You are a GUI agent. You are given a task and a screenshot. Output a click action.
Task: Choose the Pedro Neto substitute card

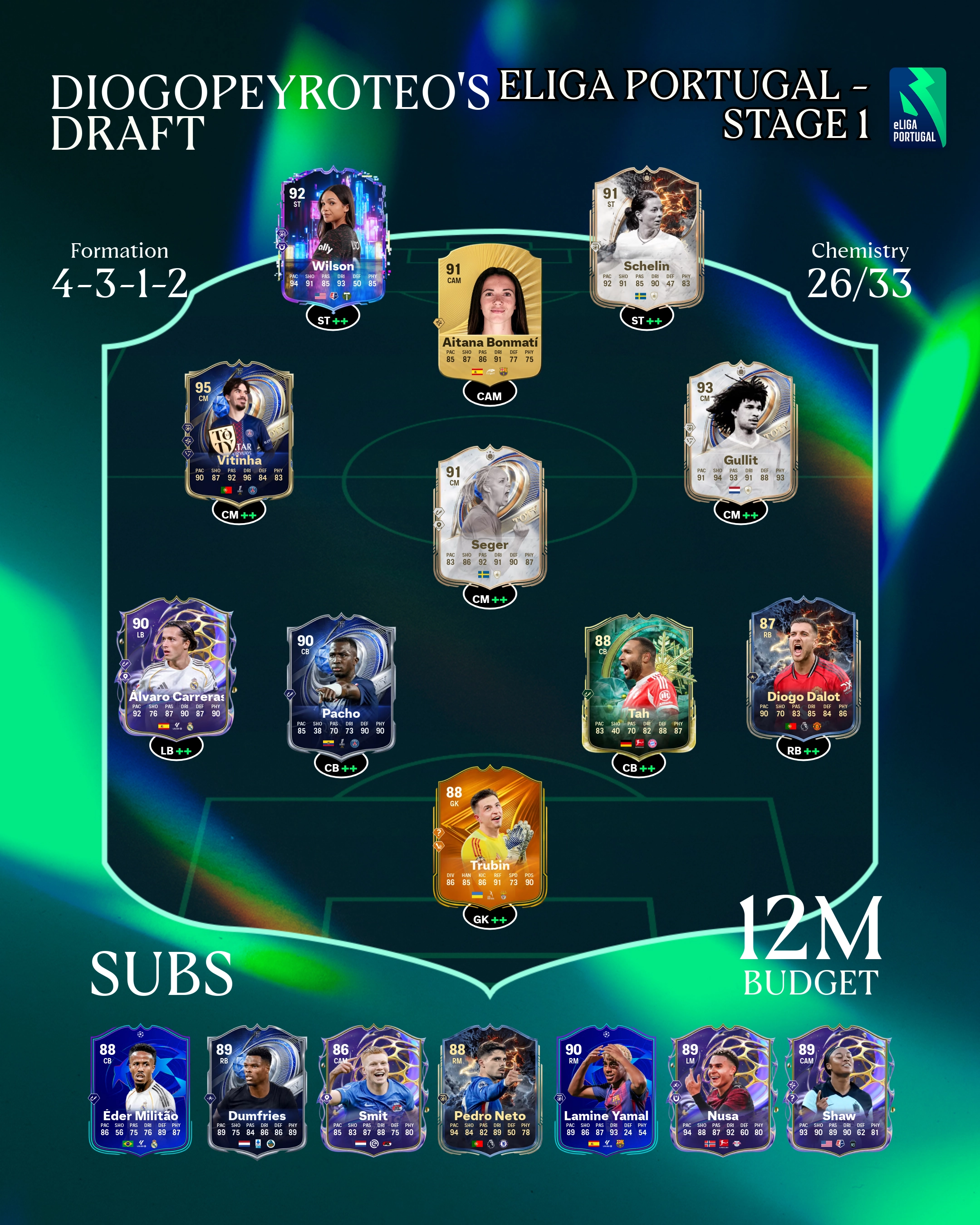(x=490, y=1090)
